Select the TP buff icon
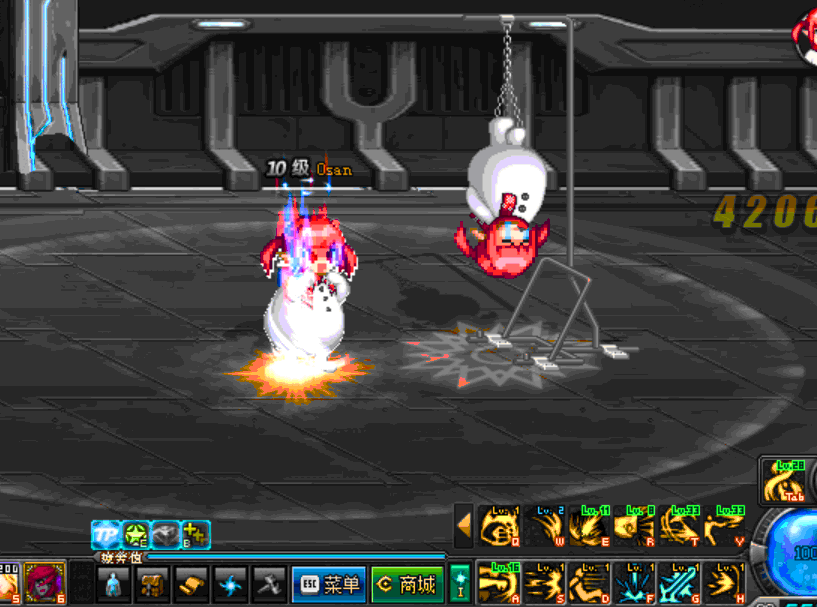The width and height of the screenshot is (817, 607). [105, 535]
